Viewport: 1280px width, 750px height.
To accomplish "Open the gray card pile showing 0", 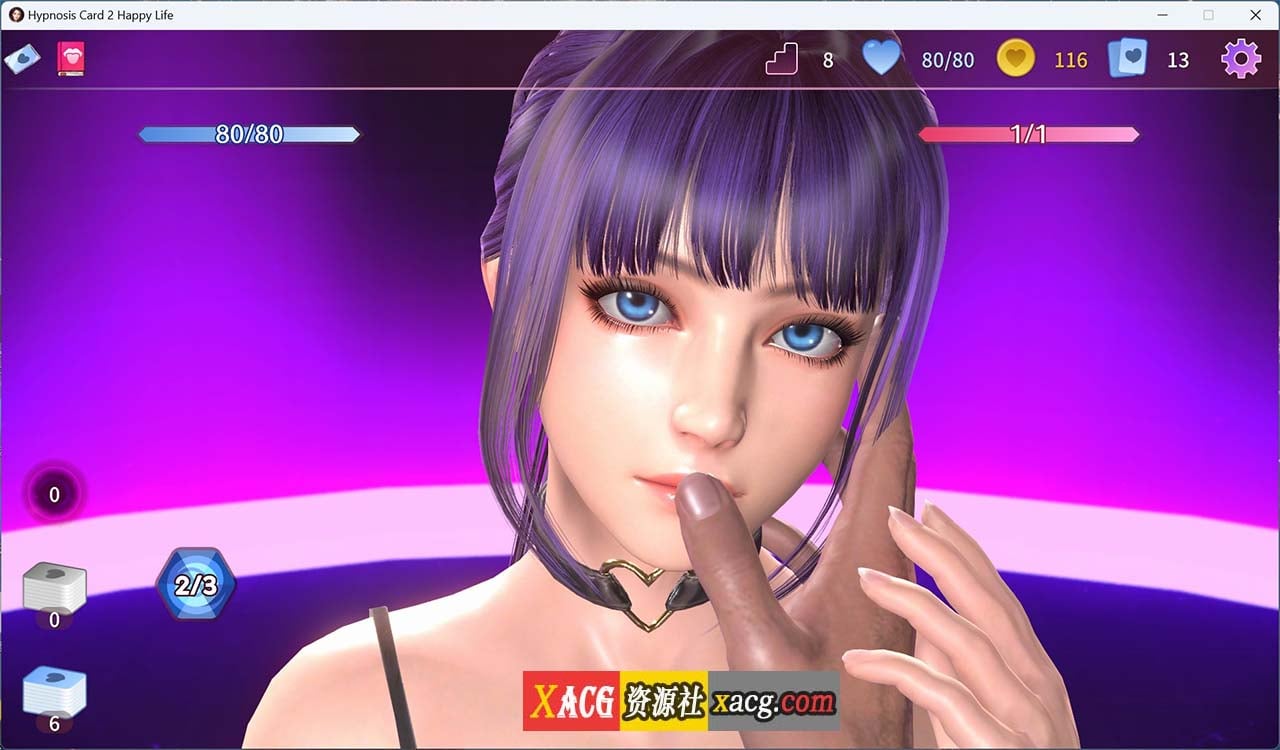I will [54, 589].
